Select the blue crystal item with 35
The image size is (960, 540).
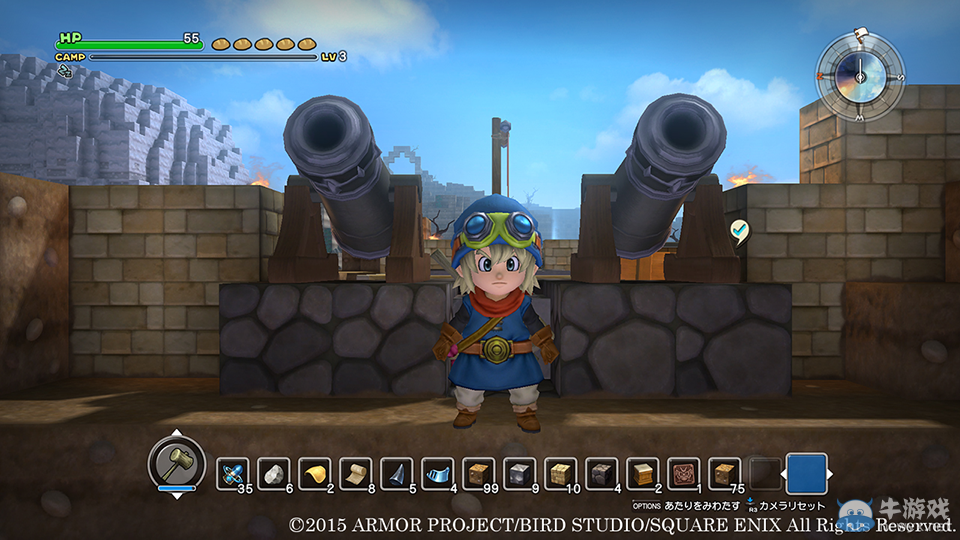coord(233,473)
